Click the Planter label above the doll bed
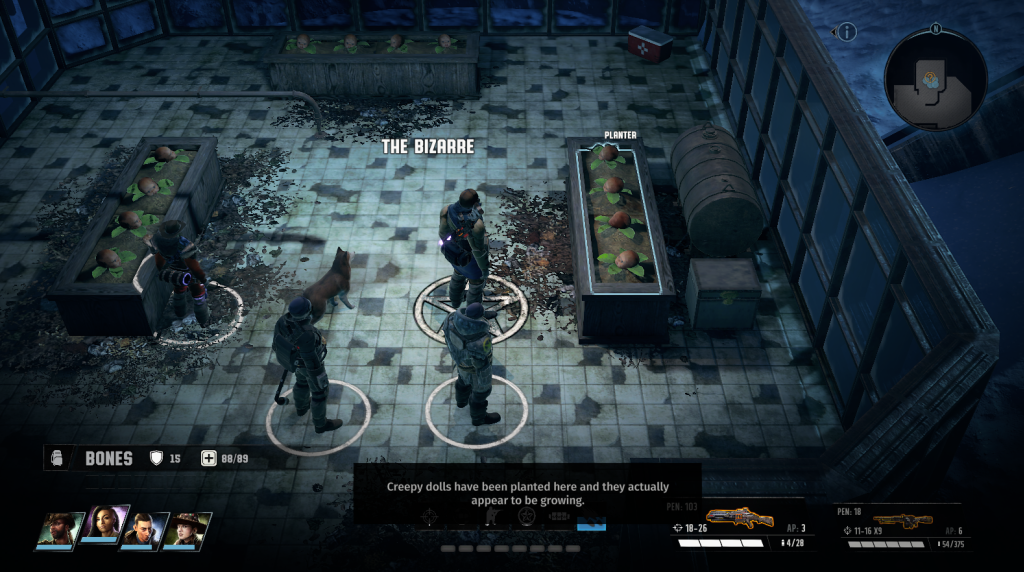Screen dimensions: 1024x572 click(620, 135)
